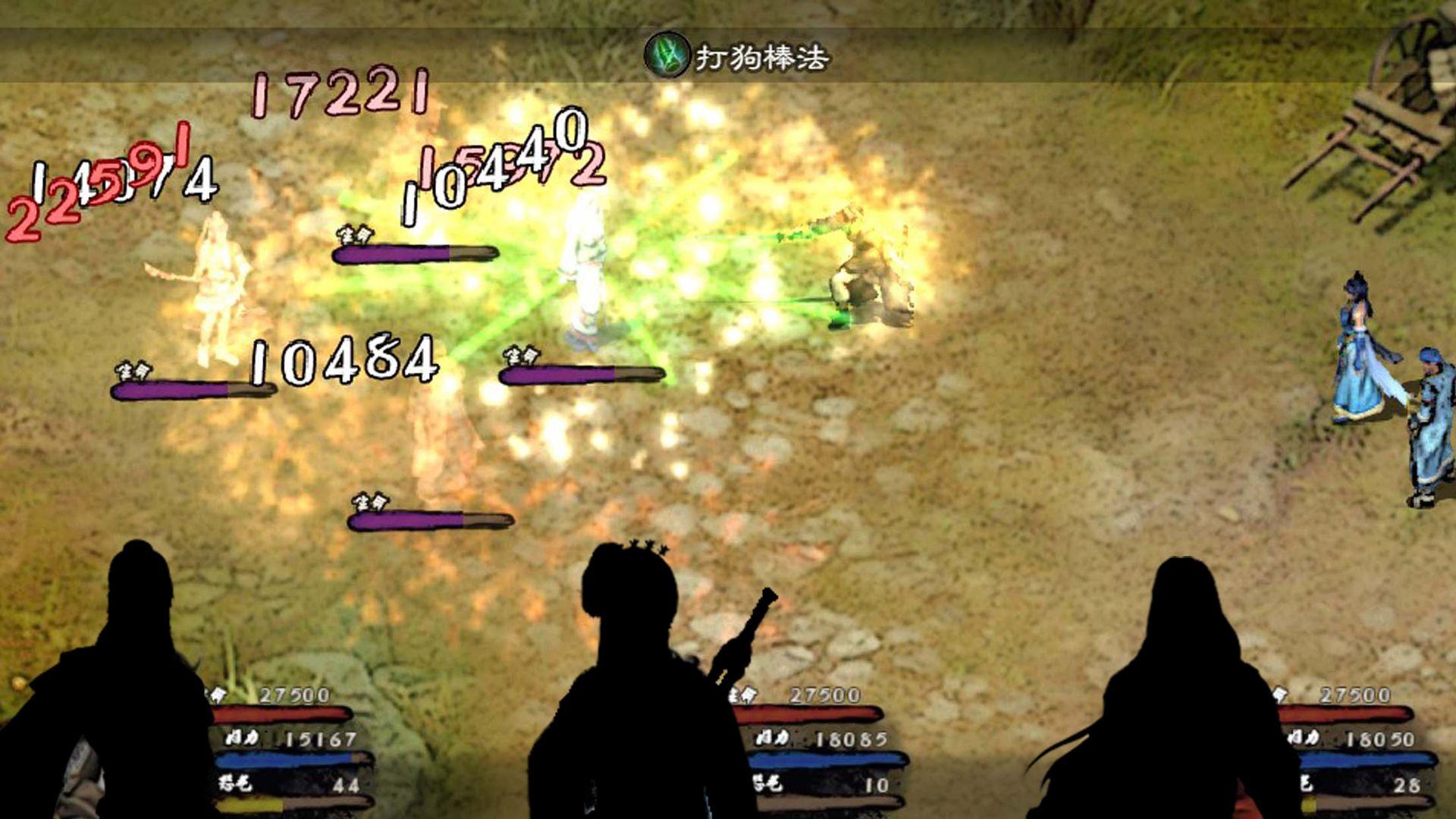This screenshot has width=1456, height=819.
Task: Click the 恐气 stat icon showing 28
Action: click(x=1307, y=785)
